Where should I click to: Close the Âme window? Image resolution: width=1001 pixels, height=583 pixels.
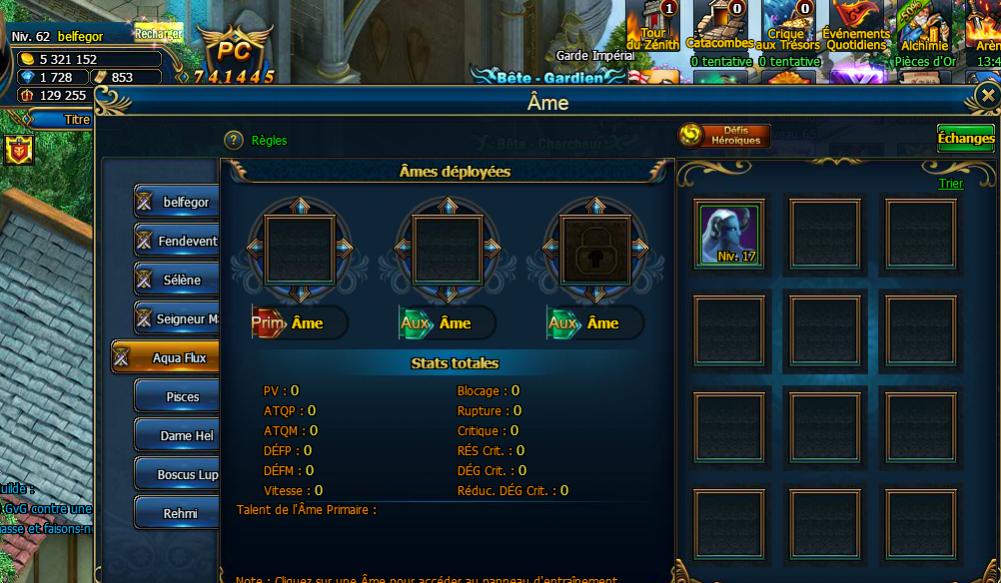pyautogui.click(x=988, y=96)
